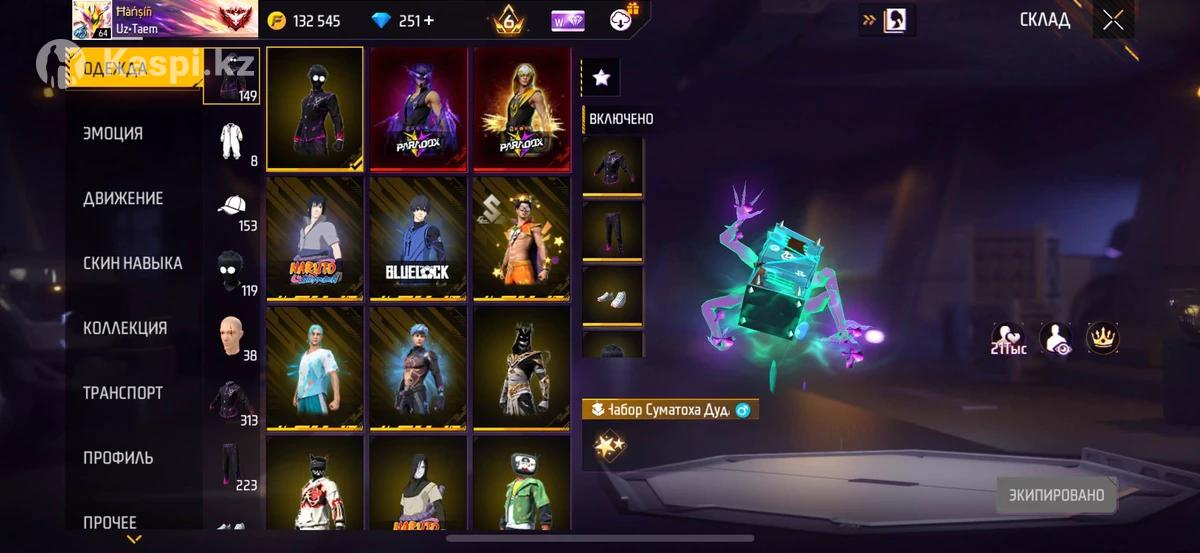Open the Движение category
The height and width of the screenshot is (553, 1200).
(x=123, y=198)
